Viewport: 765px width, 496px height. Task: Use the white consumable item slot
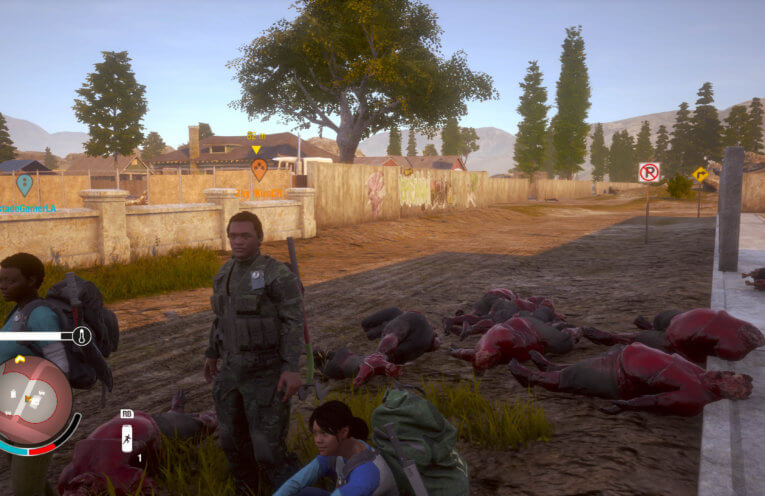coord(127,438)
